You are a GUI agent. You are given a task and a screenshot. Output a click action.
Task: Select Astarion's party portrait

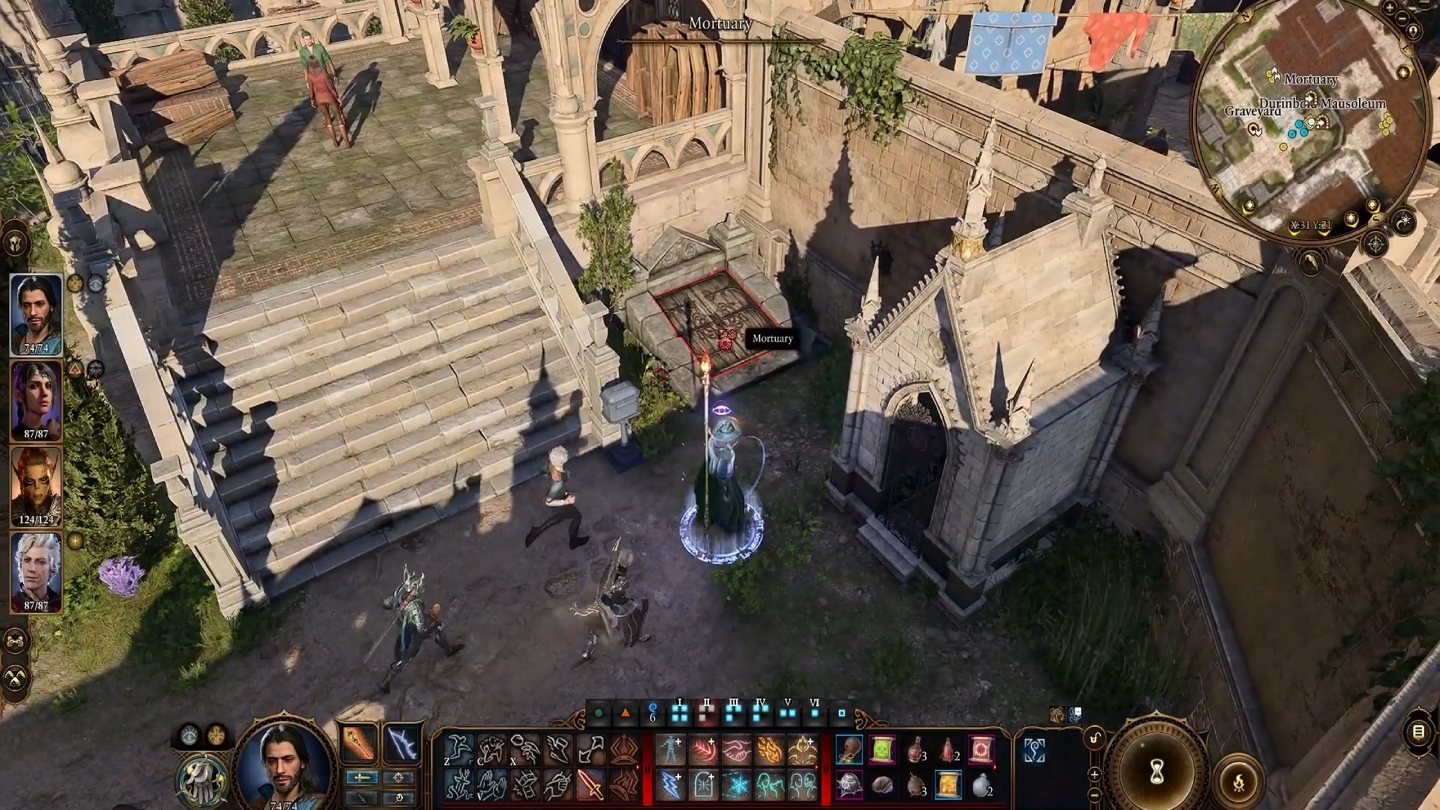(36, 572)
